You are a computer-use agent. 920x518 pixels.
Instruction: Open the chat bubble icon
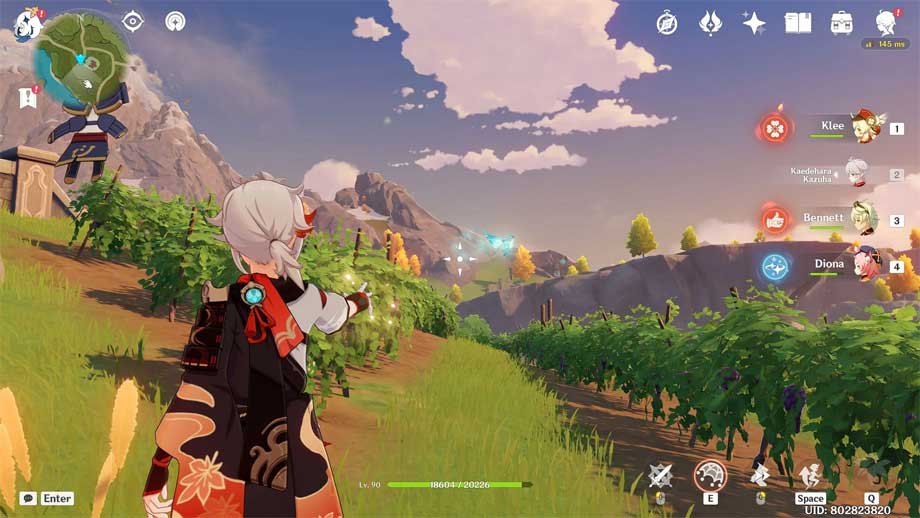coord(28,498)
